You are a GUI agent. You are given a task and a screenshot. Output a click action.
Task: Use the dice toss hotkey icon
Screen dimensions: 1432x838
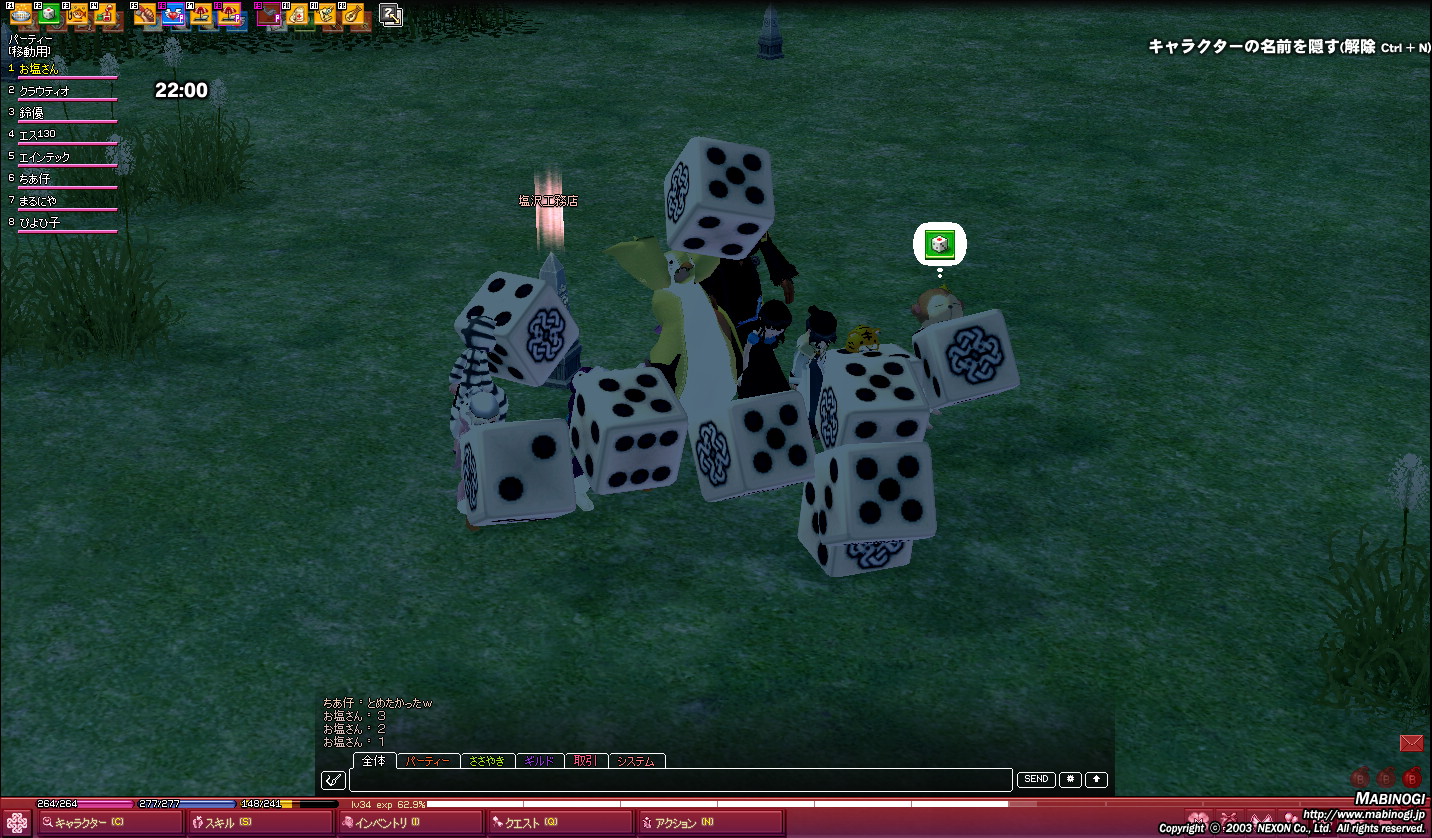click(x=48, y=14)
